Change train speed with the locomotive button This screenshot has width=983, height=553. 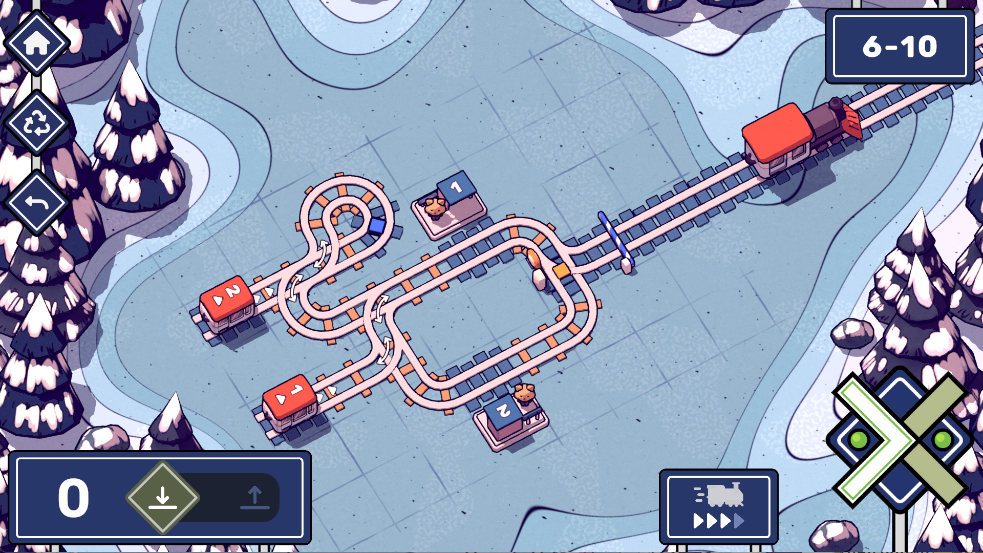point(718,506)
